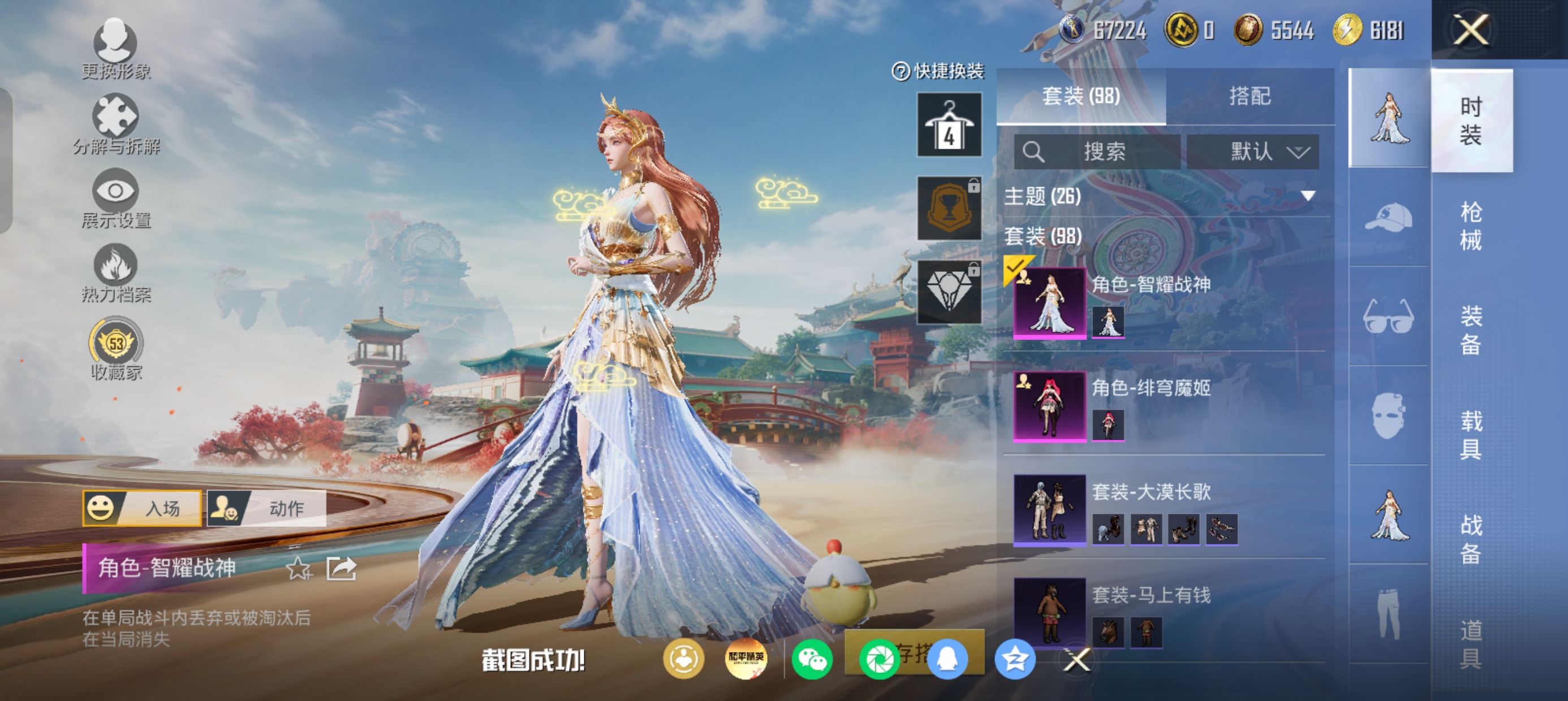Open the 载具 vehicle category

pos(1471,435)
